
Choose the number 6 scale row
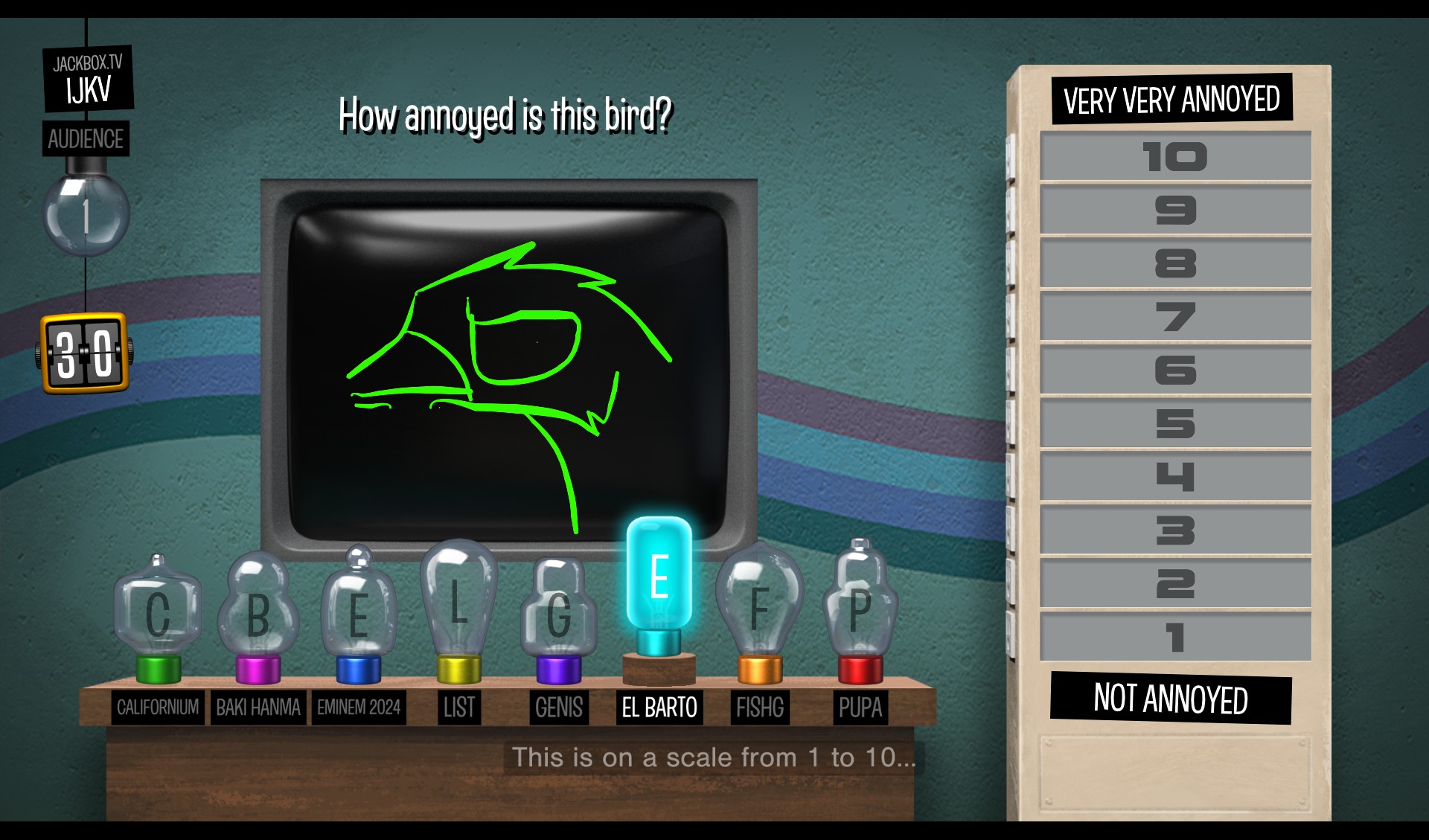click(1174, 370)
